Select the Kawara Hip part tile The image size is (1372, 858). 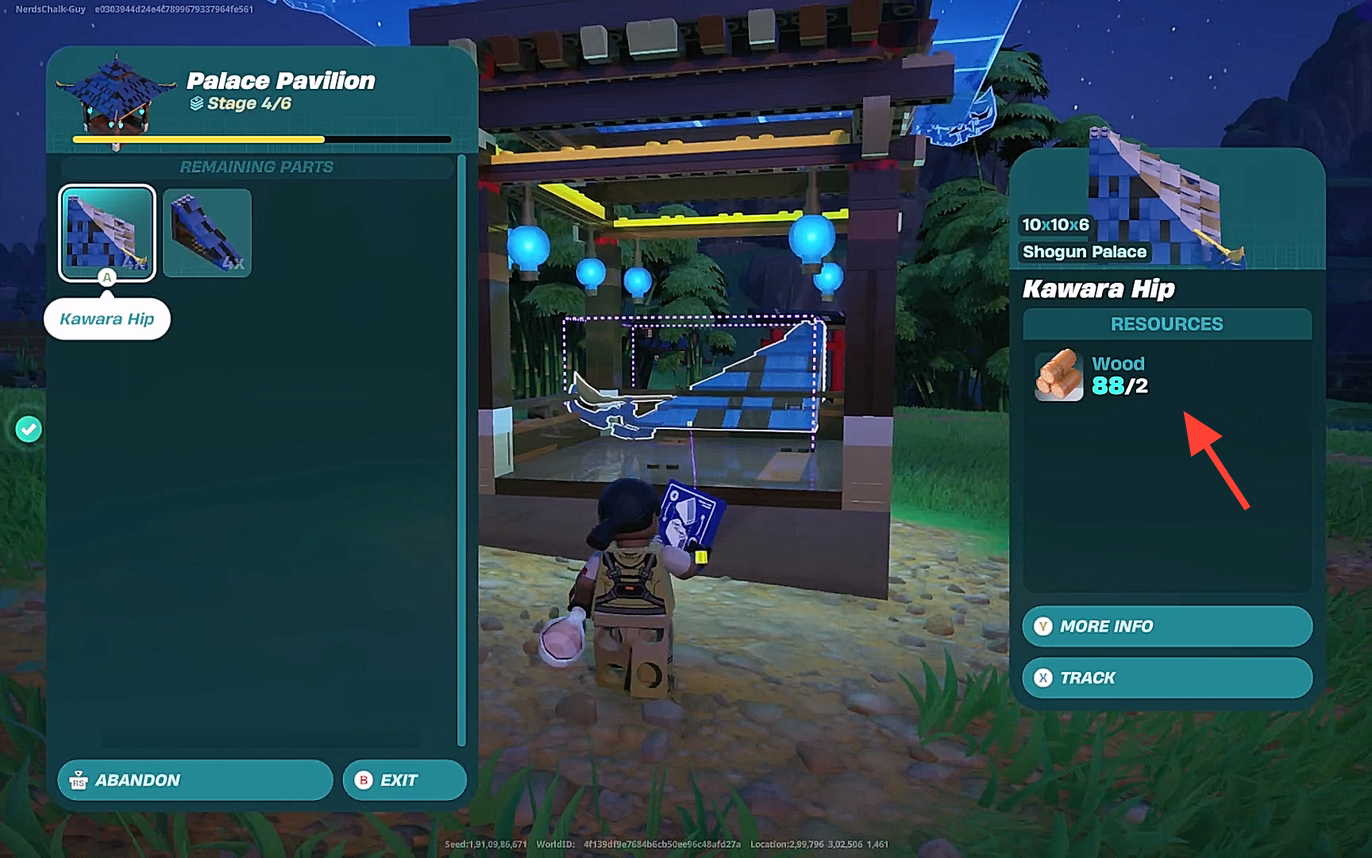[x=107, y=233]
